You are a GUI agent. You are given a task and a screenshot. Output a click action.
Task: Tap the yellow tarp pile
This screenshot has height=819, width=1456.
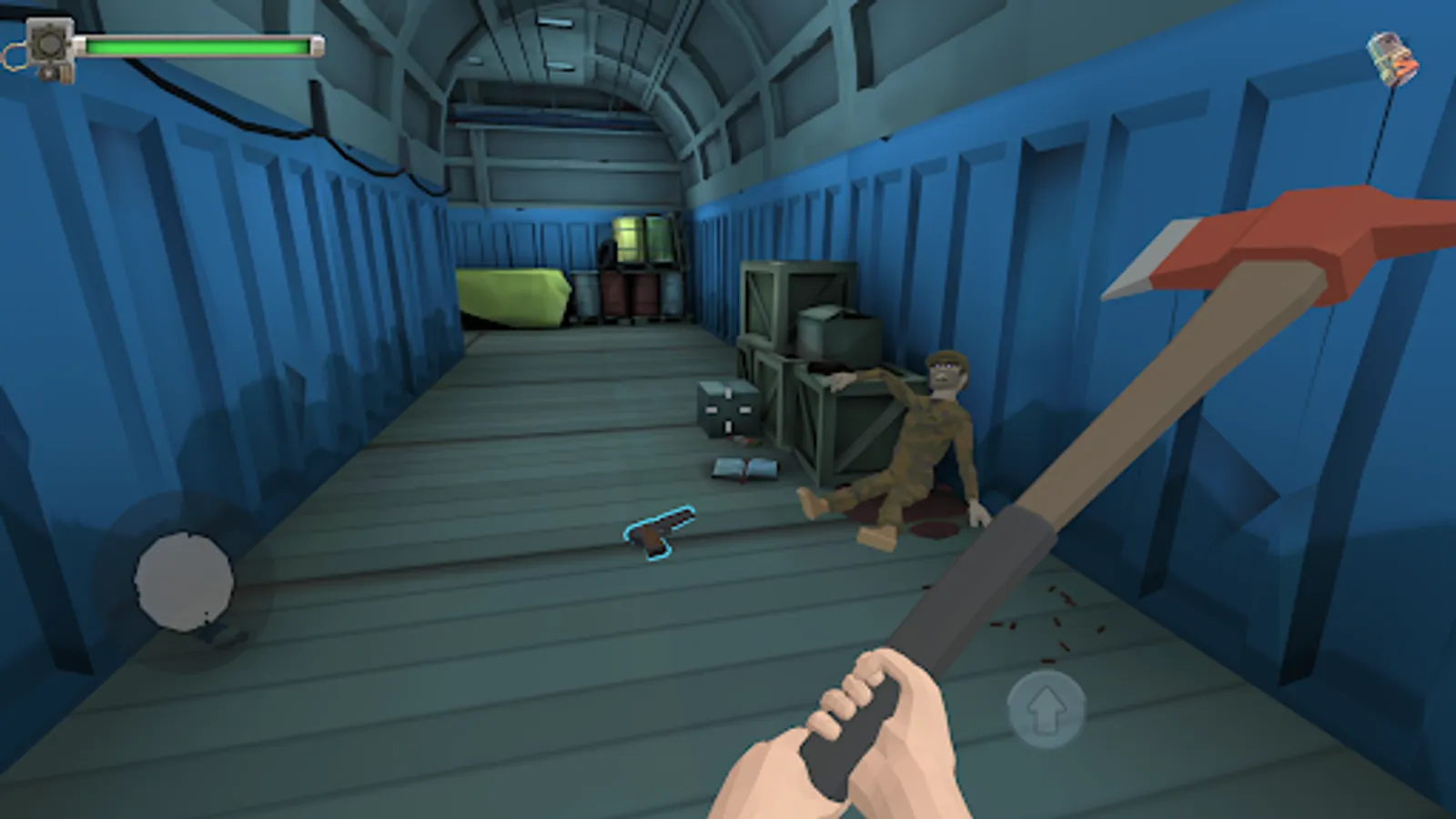click(511, 298)
